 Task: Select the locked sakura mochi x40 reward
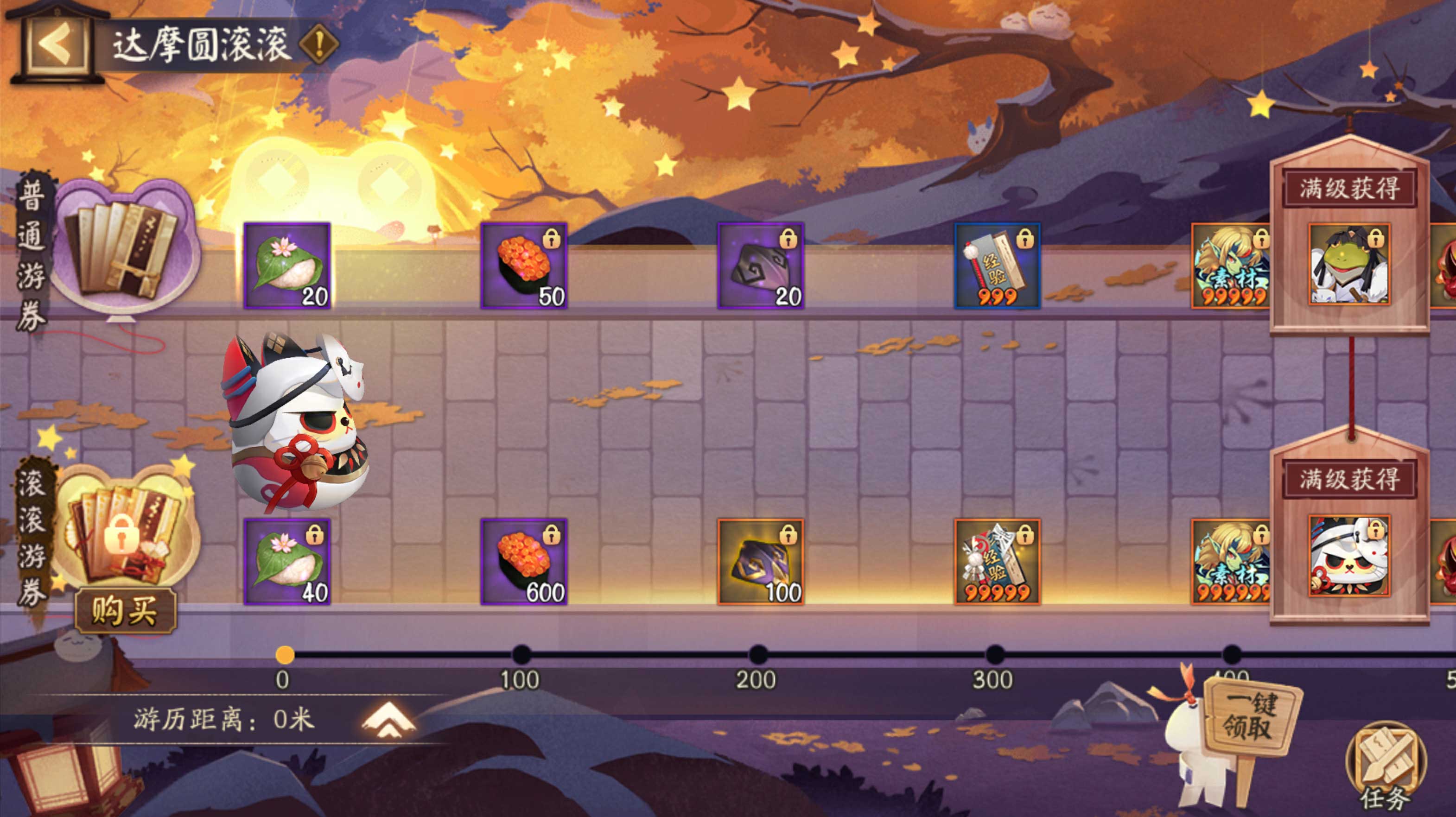point(287,562)
